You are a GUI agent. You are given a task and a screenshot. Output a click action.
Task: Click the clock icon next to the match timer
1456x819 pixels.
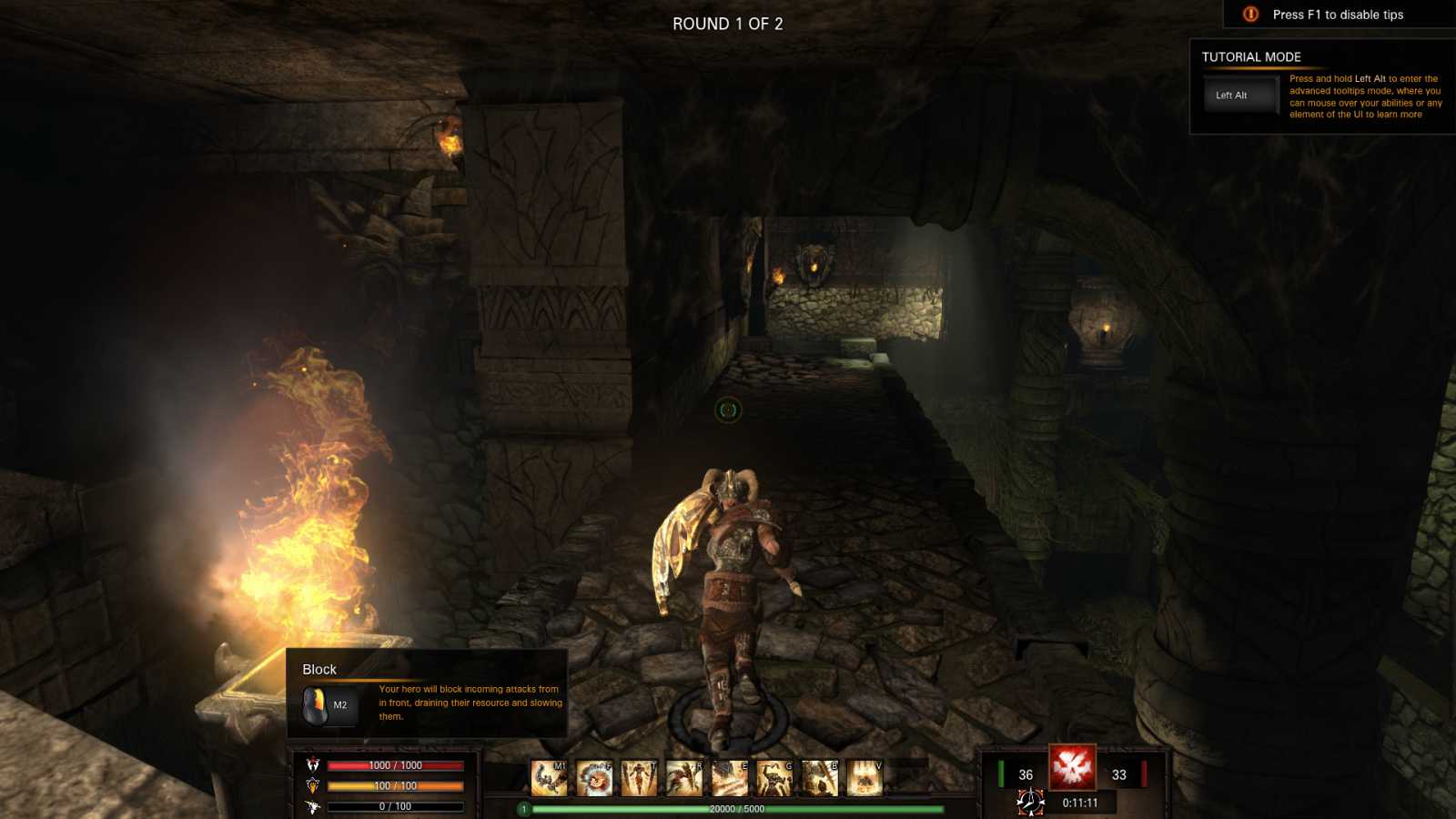[1029, 803]
